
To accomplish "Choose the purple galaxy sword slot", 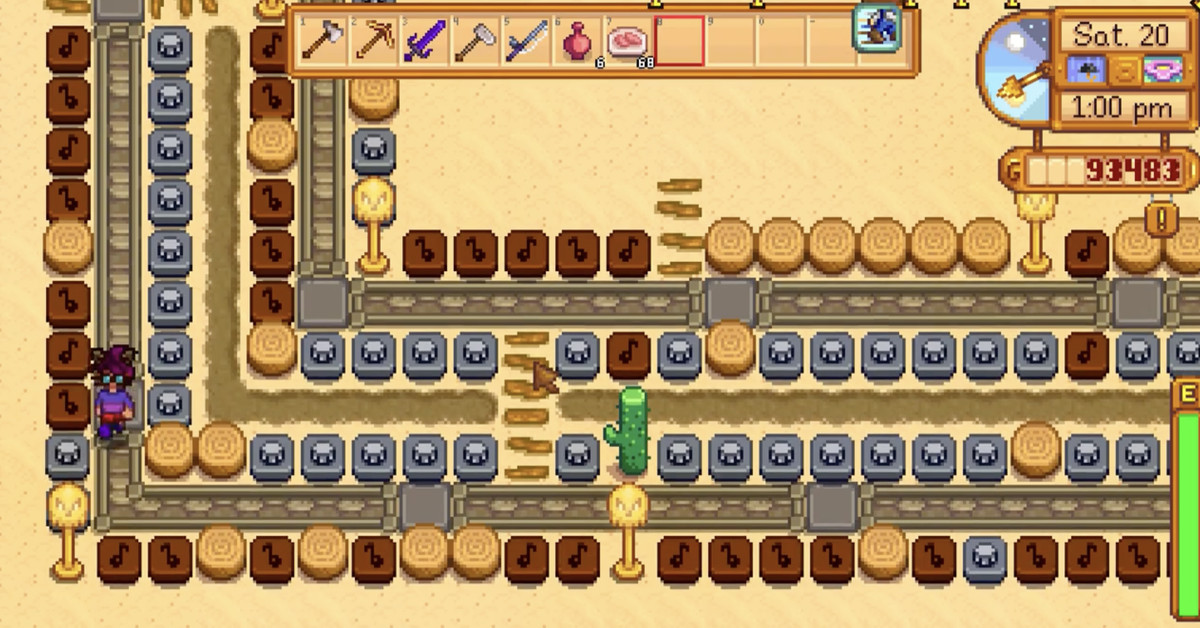I will pyautogui.click(x=425, y=41).
